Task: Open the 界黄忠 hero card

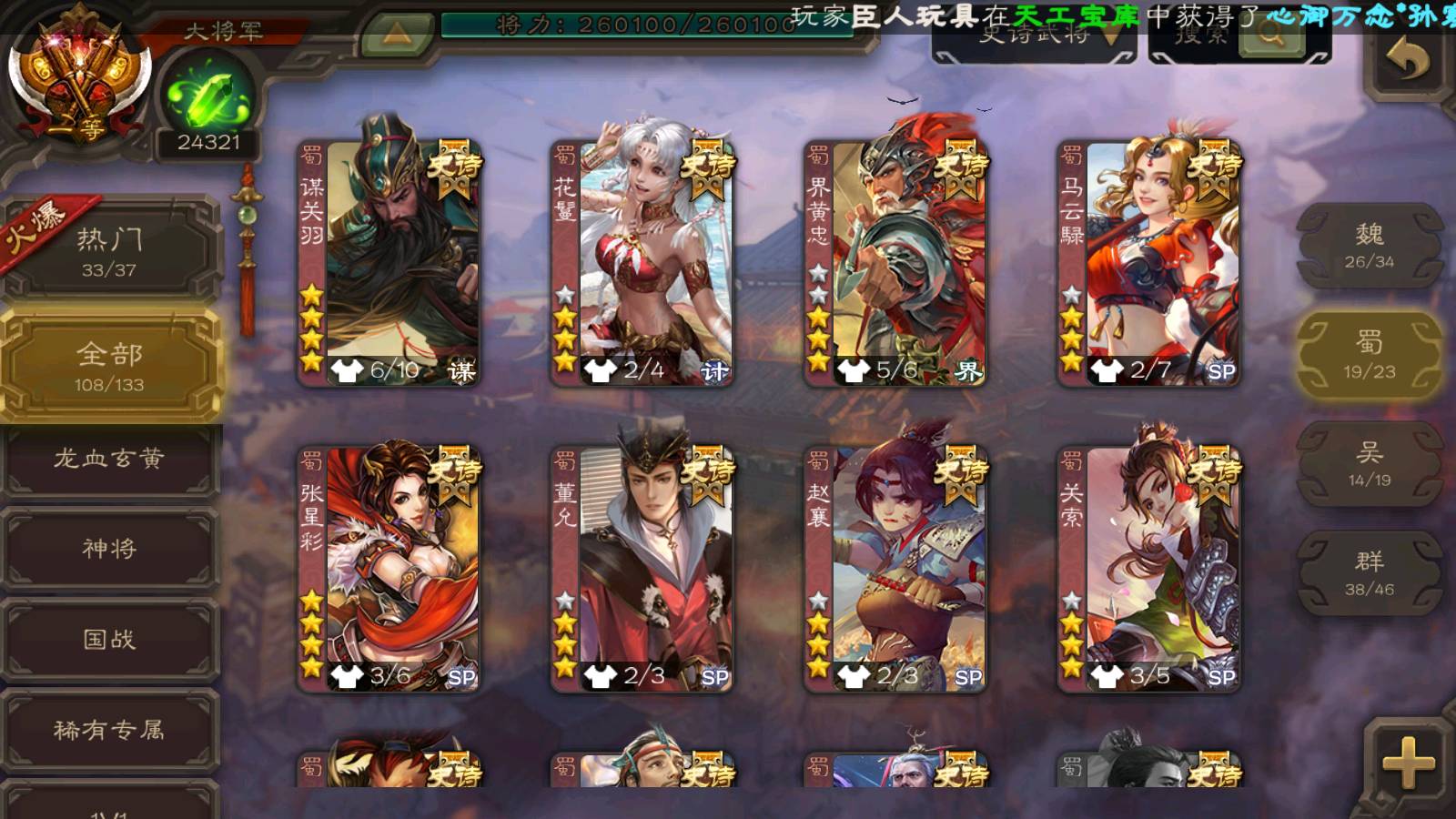Action: tap(896, 262)
